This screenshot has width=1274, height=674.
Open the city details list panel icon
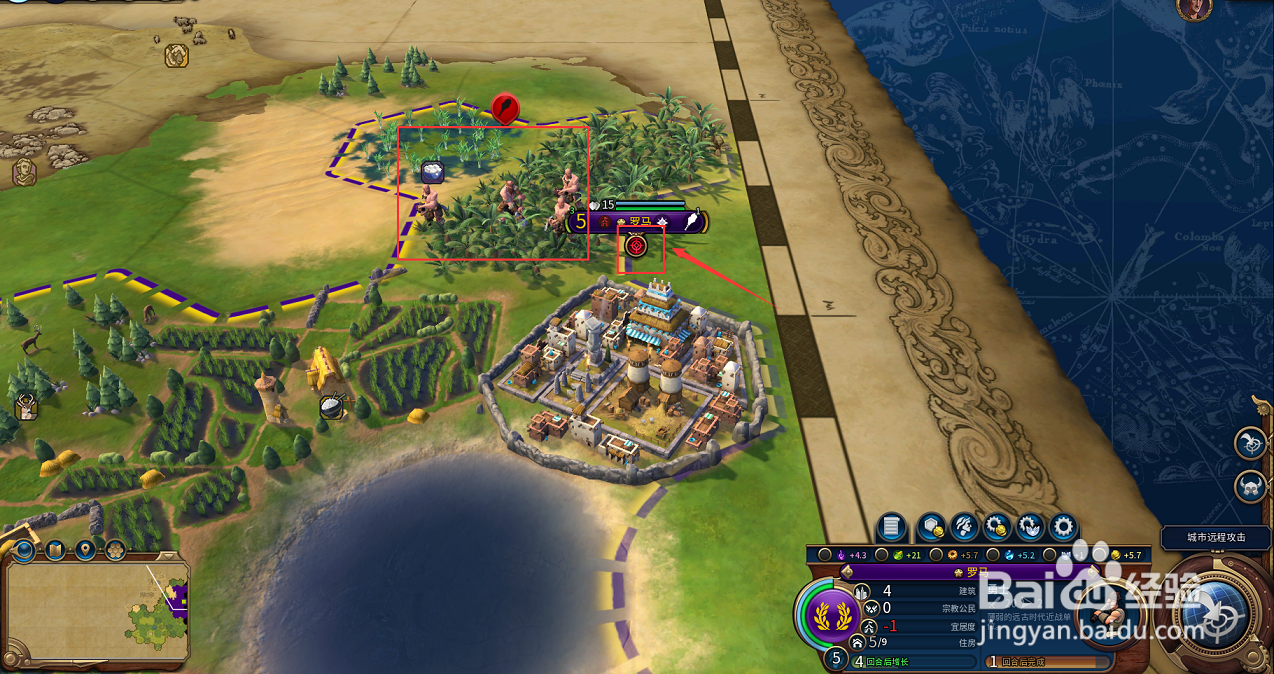pyautogui.click(x=892, y=527)
